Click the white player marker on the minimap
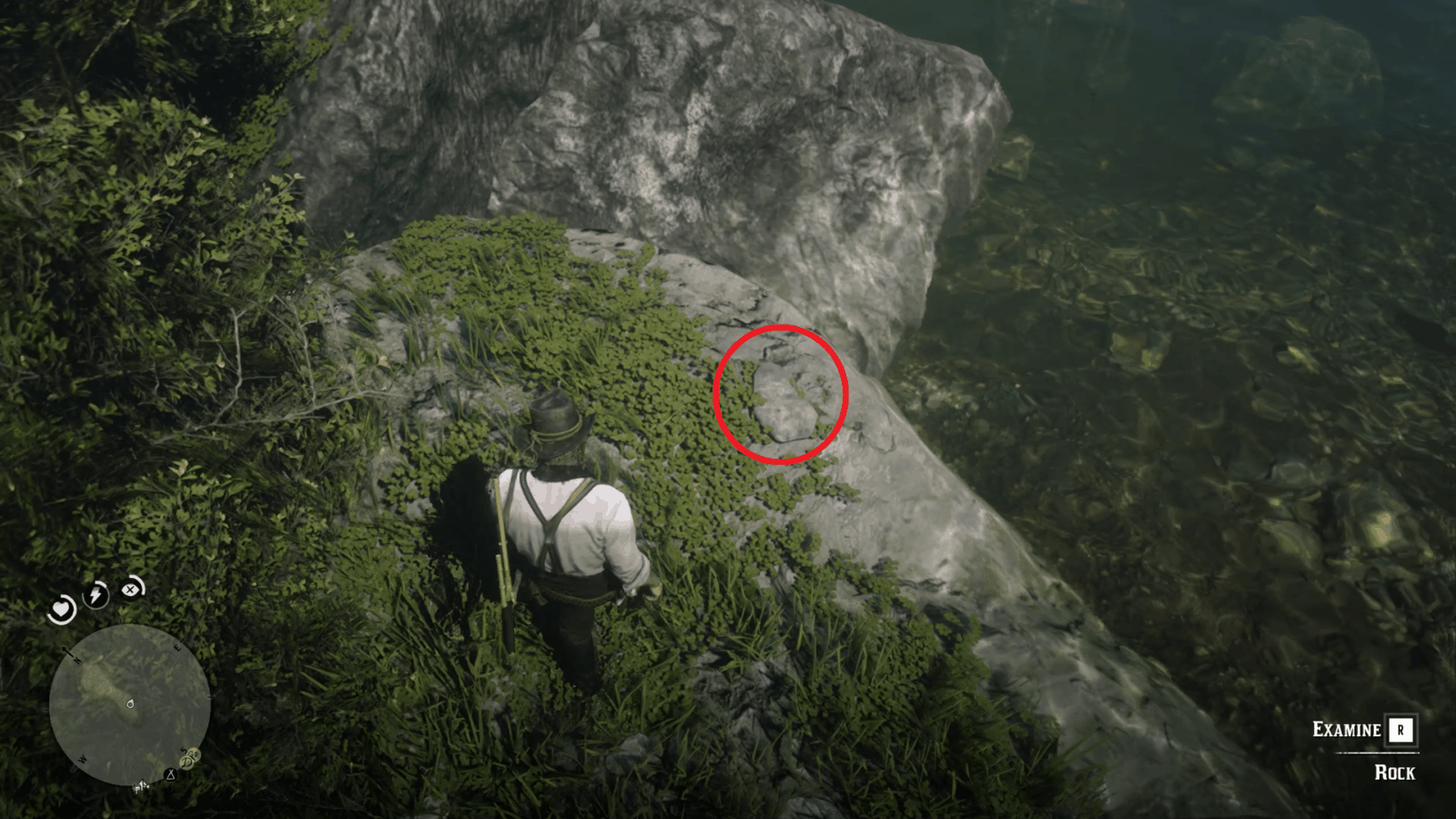Screen dimensions: 1456x819 pos(130,705)
